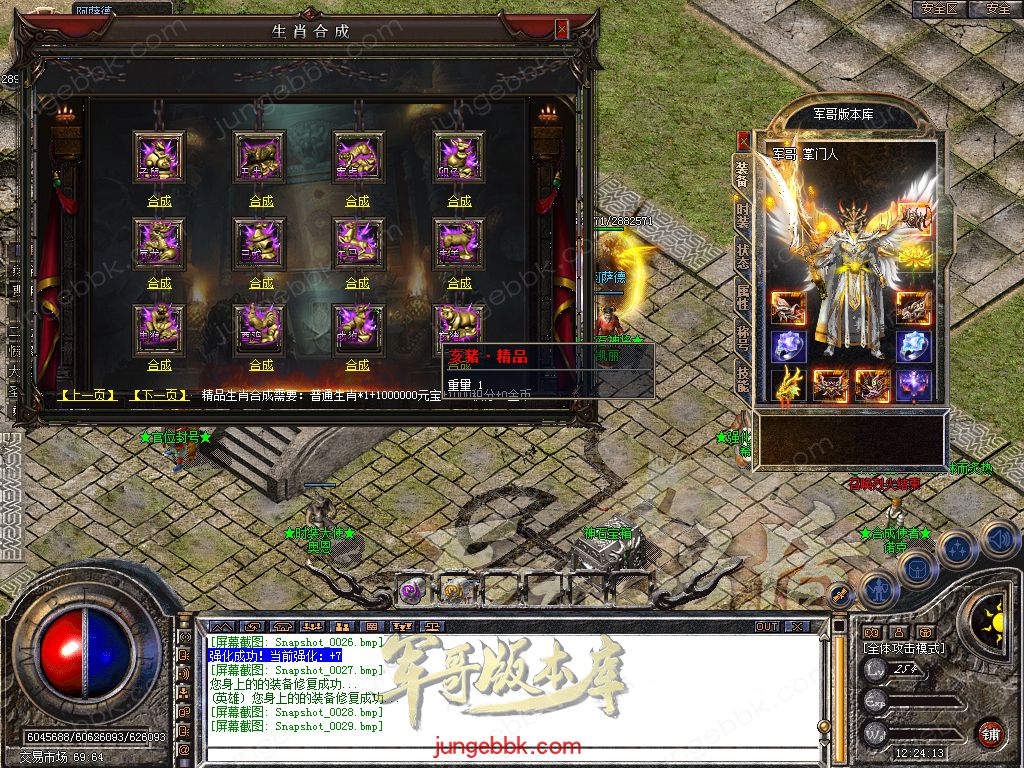Click 合成 under the dragon zodiac
This screenshot has height=768, width=1024.
coord(159,284)
